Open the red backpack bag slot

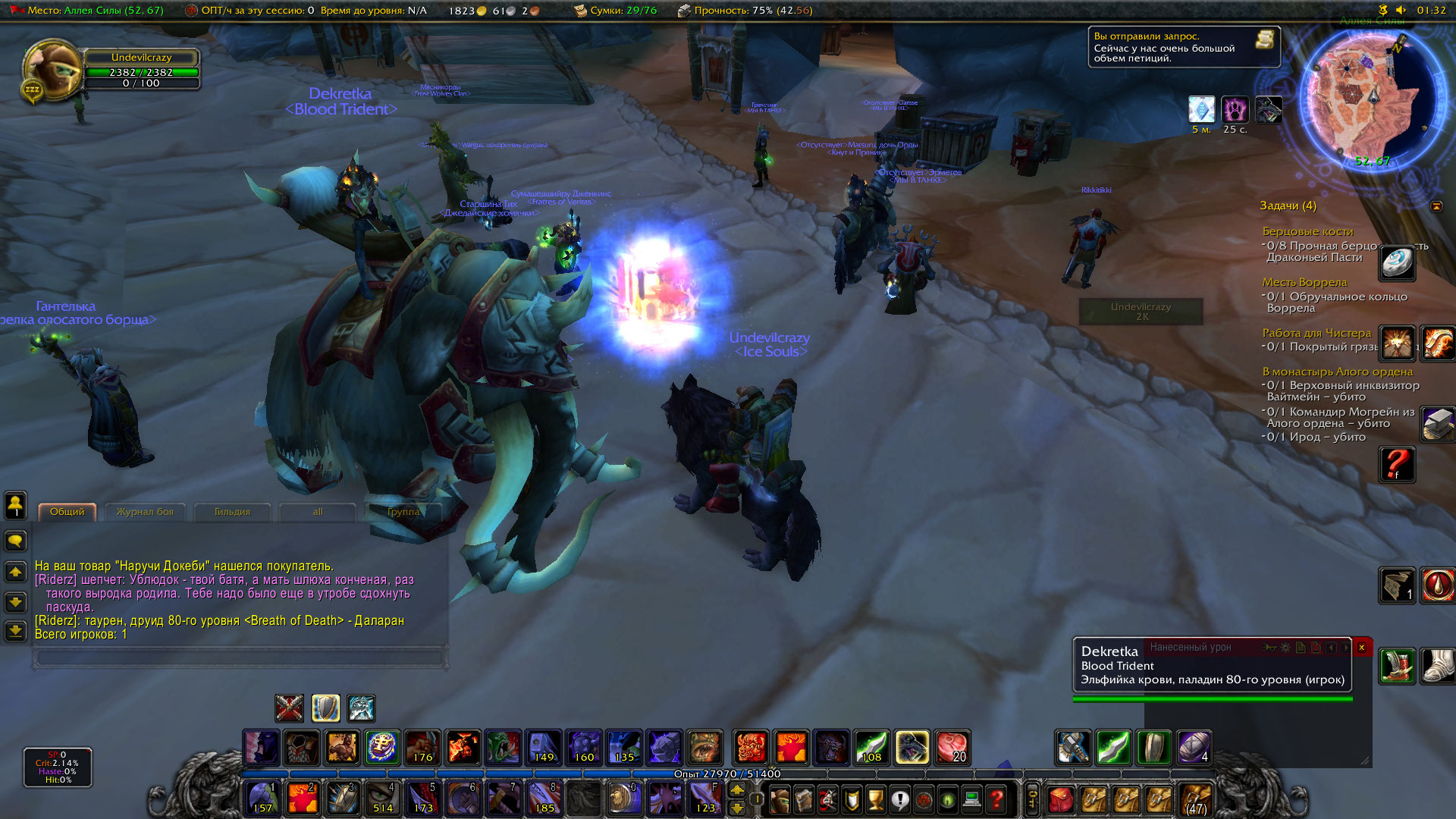tap(1061, 799)
